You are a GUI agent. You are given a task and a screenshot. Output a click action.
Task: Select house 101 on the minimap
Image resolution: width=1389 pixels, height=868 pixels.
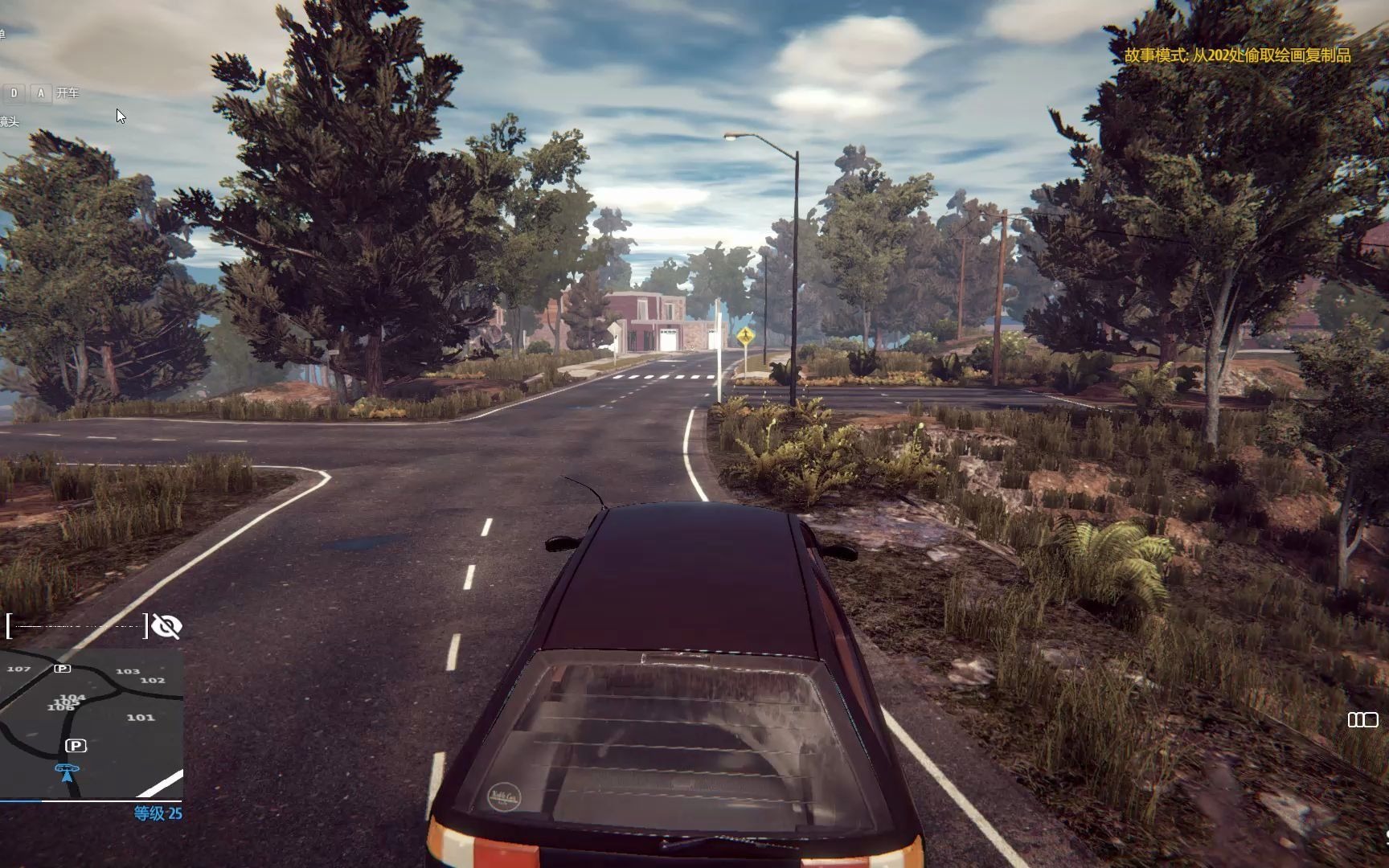141,718
